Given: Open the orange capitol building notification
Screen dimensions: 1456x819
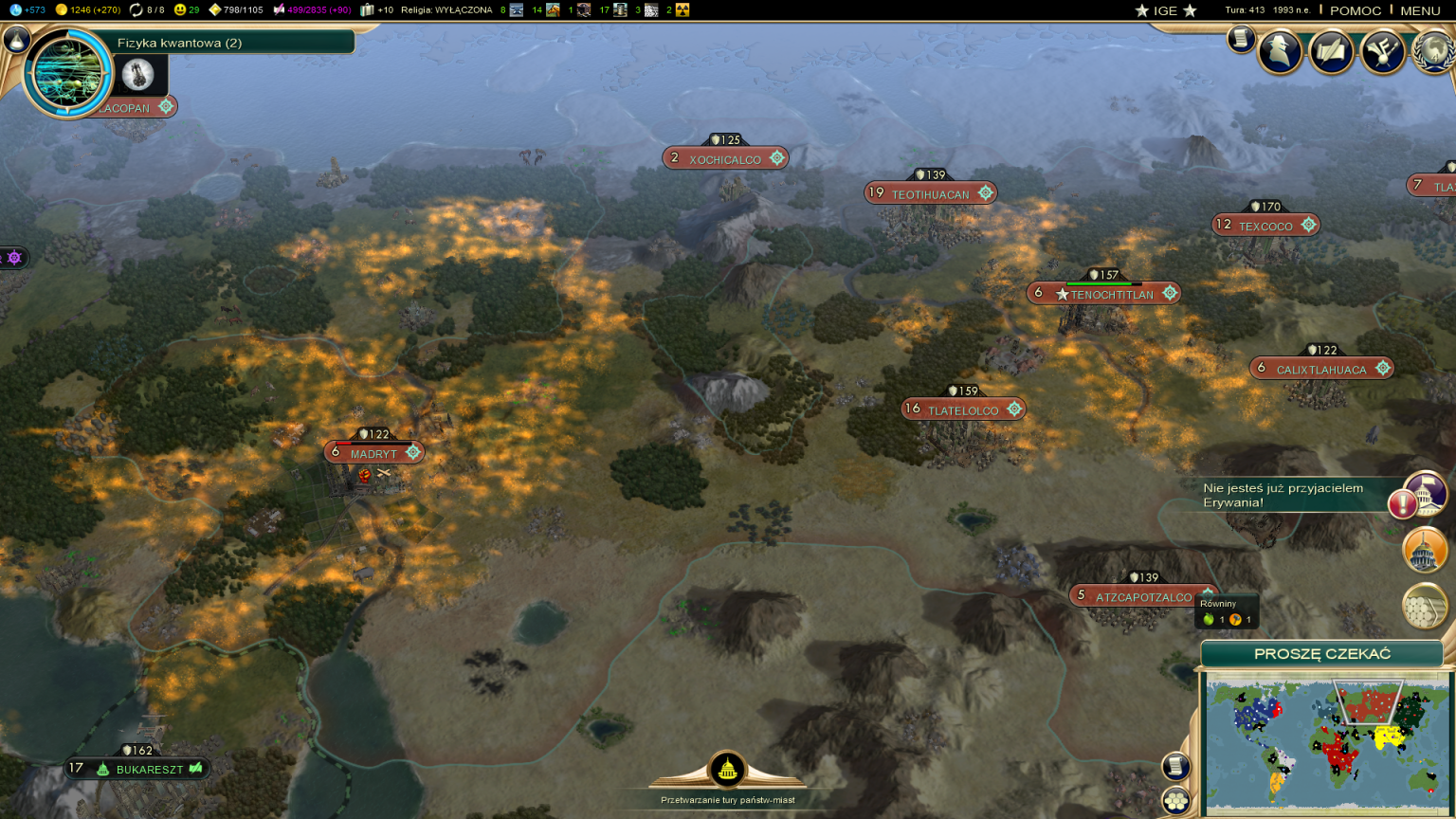Looking at the screenshot, I should (x=1424, y=551).
